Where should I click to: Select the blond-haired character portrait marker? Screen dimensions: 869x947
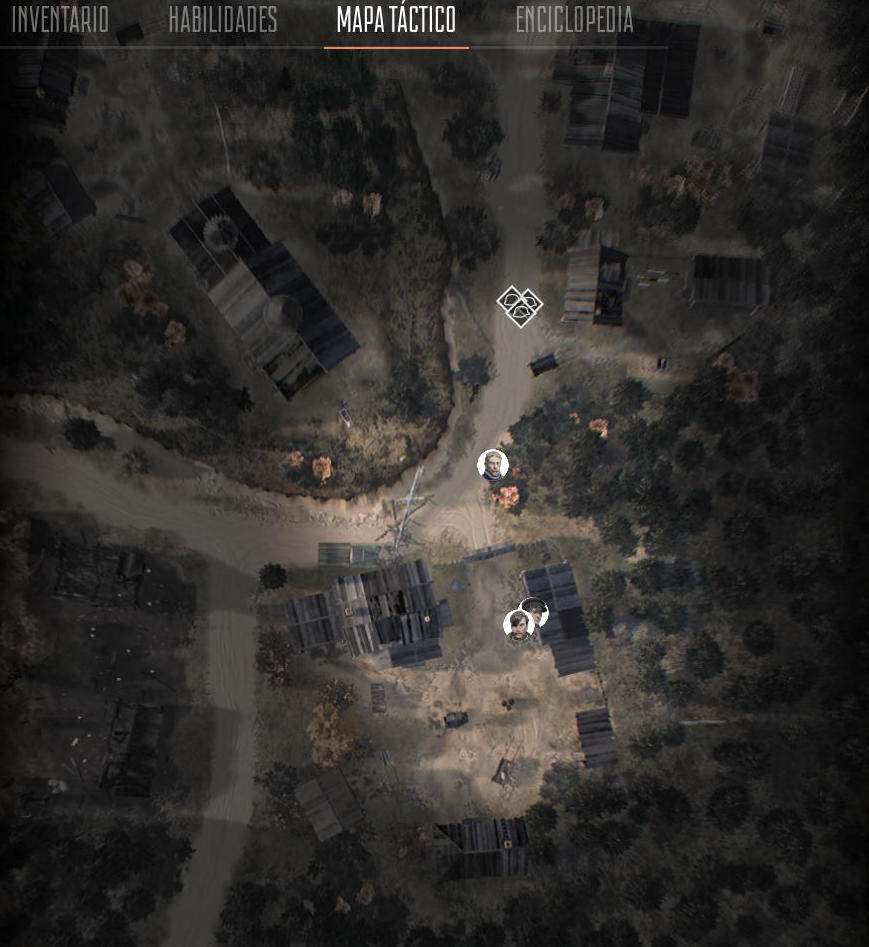coord(492,465)
